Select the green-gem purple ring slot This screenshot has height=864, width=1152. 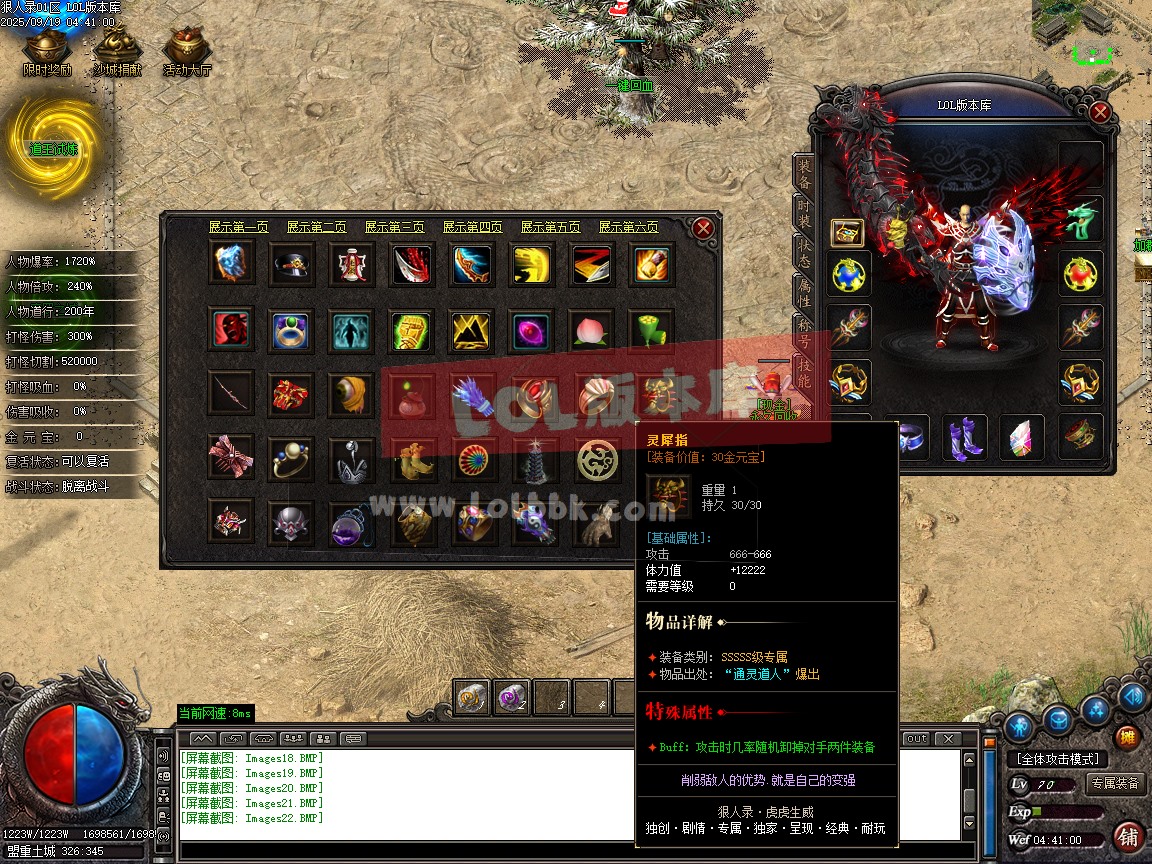click(x=291, y=330)
